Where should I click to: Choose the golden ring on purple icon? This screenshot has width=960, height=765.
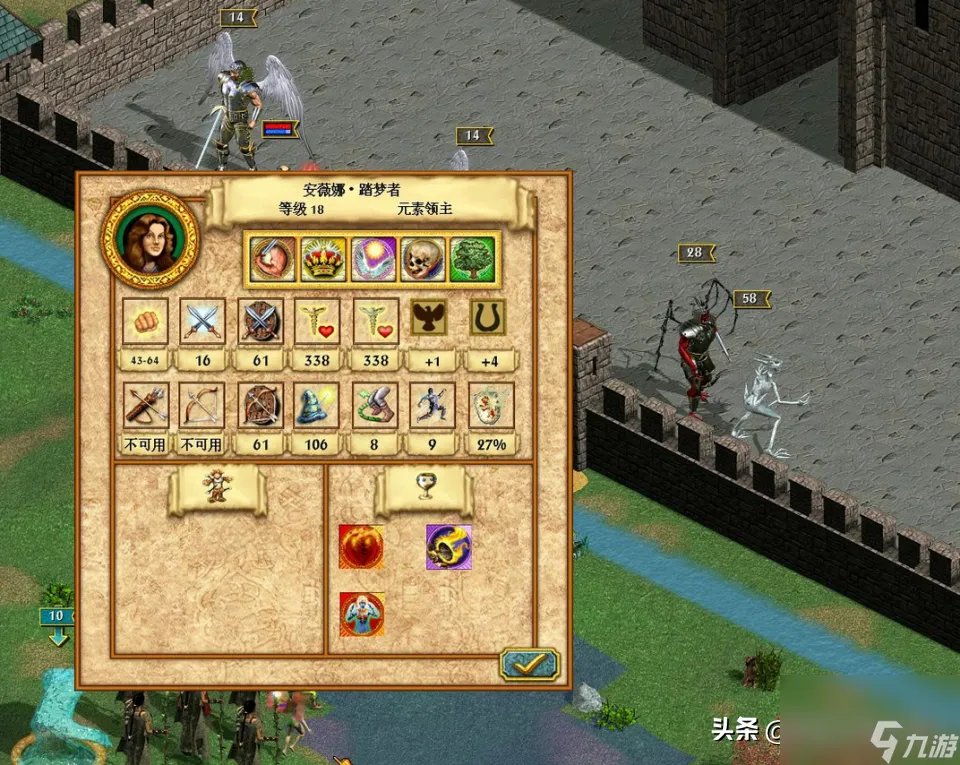pyautogui.click(x=448, y=546)
